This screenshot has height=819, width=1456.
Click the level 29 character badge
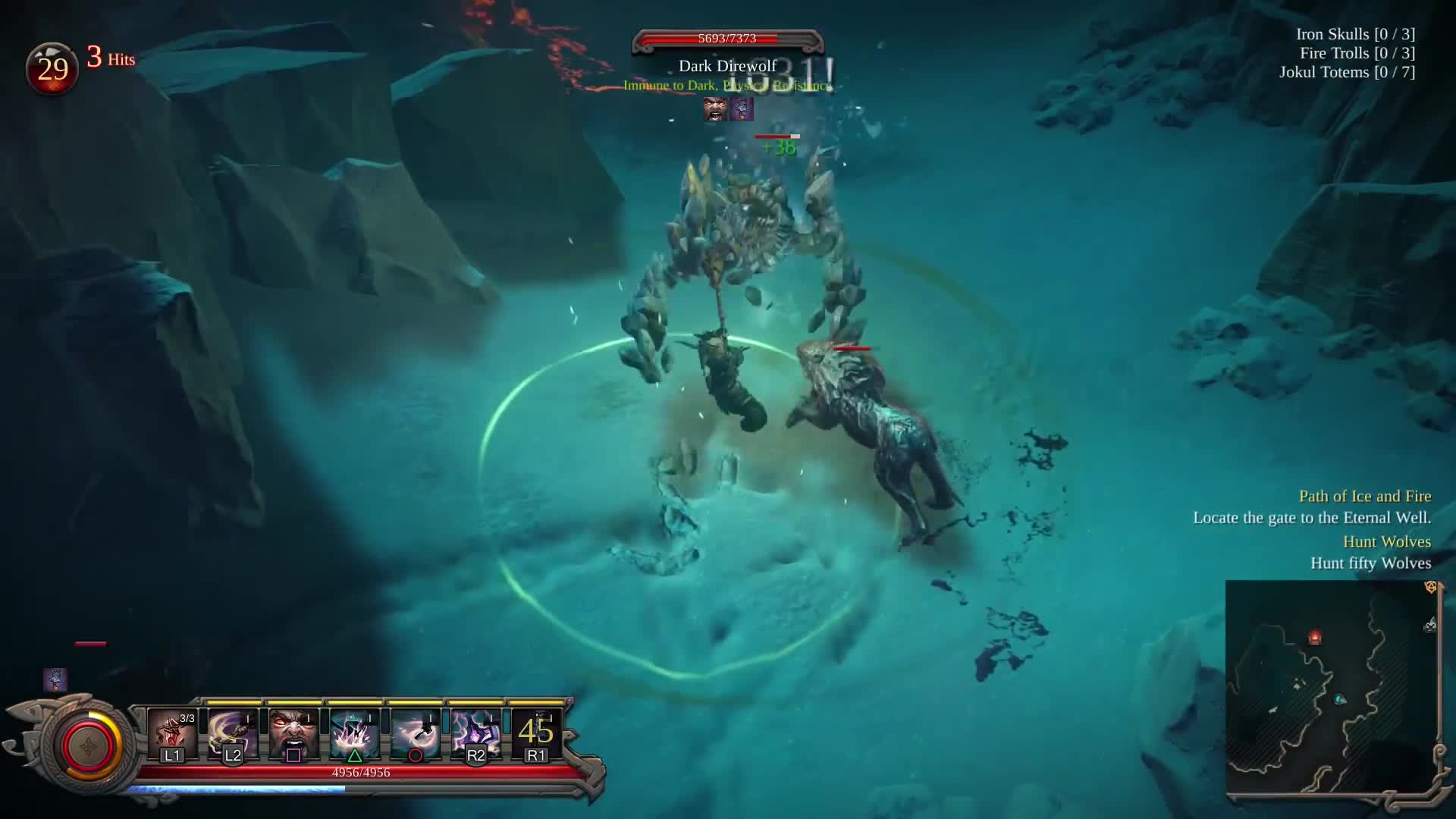[52, 69]
